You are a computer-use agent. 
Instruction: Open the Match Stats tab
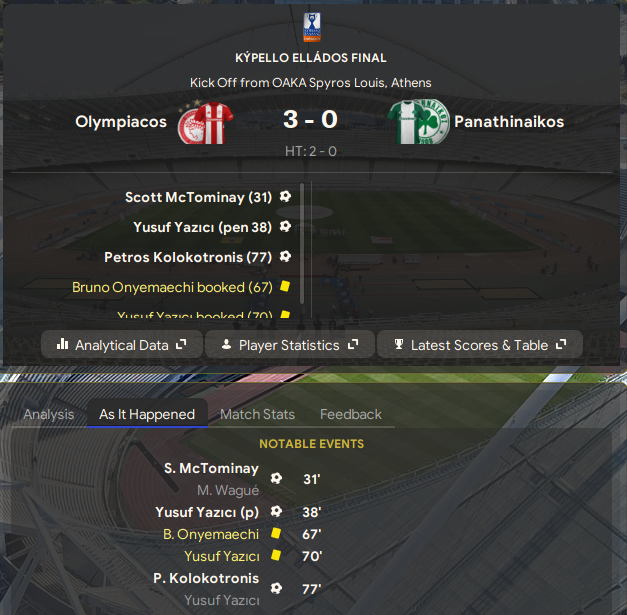click(257, 414)
